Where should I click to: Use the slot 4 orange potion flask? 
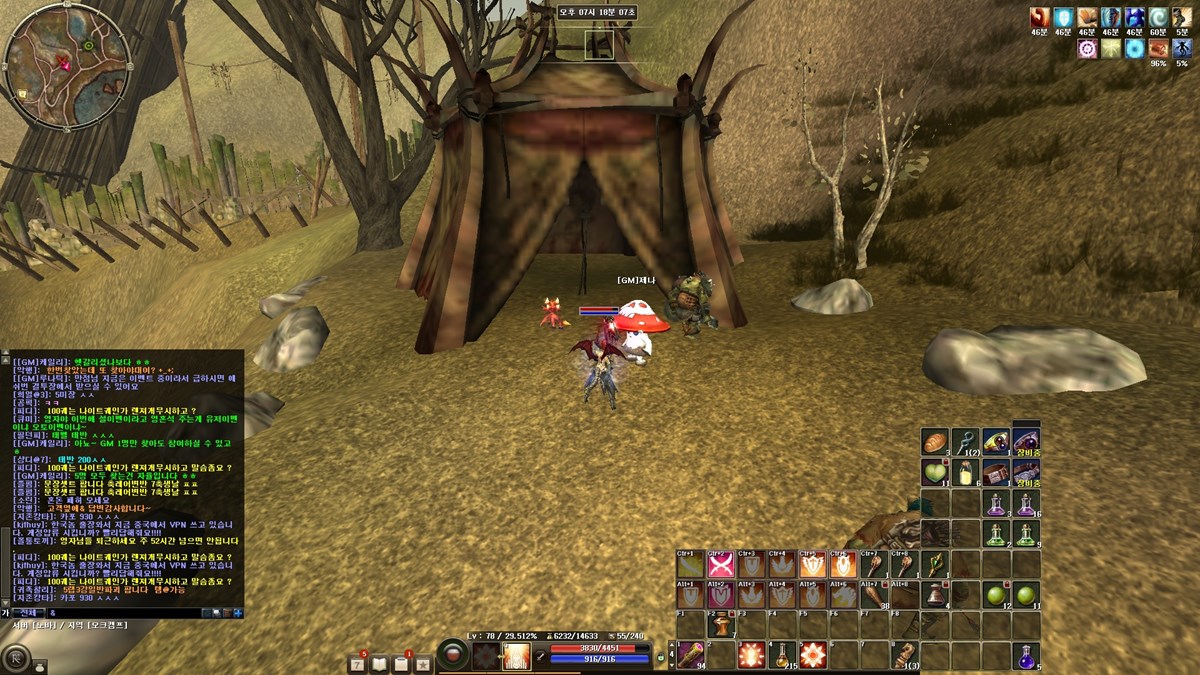781,656
